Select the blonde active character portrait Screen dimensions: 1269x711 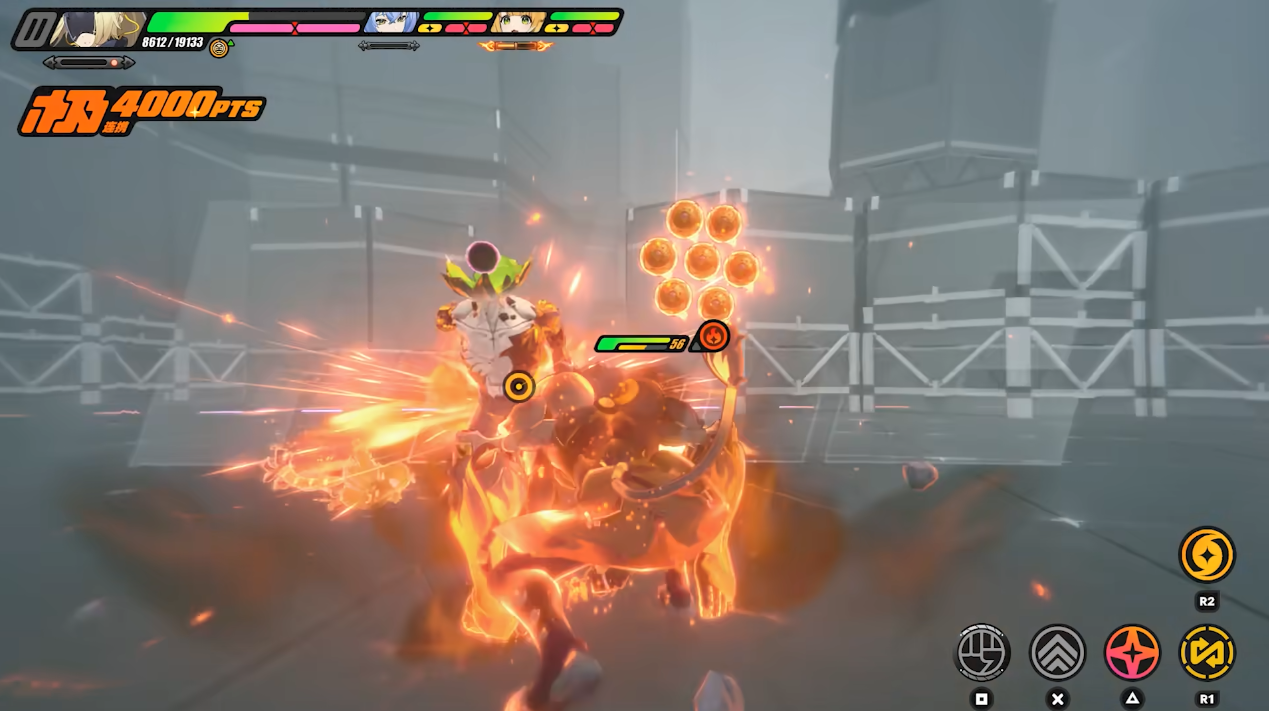pyautogui.click(x=97, y=29)
